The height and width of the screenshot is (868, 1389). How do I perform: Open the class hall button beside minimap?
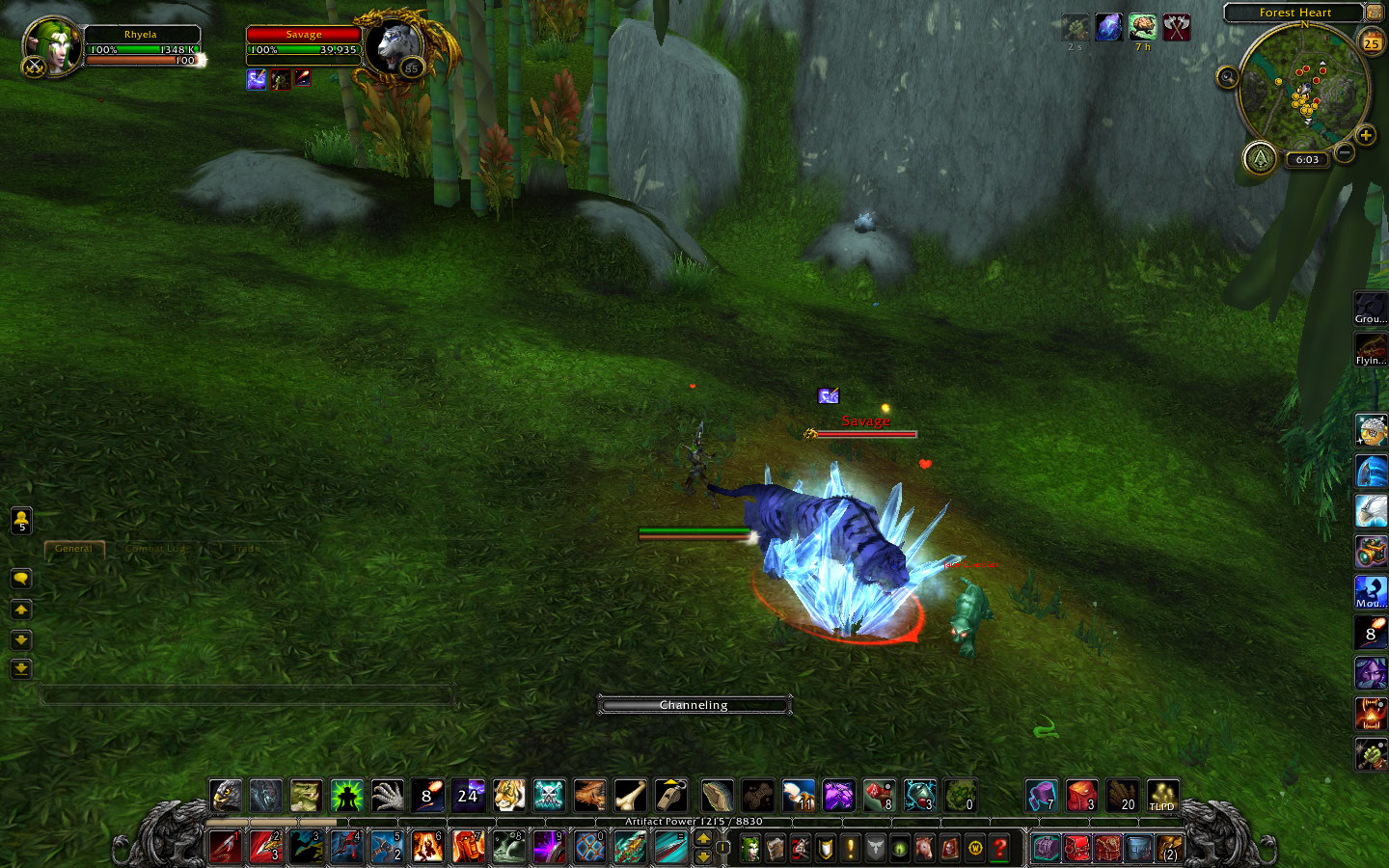(x=1259, y=158)
